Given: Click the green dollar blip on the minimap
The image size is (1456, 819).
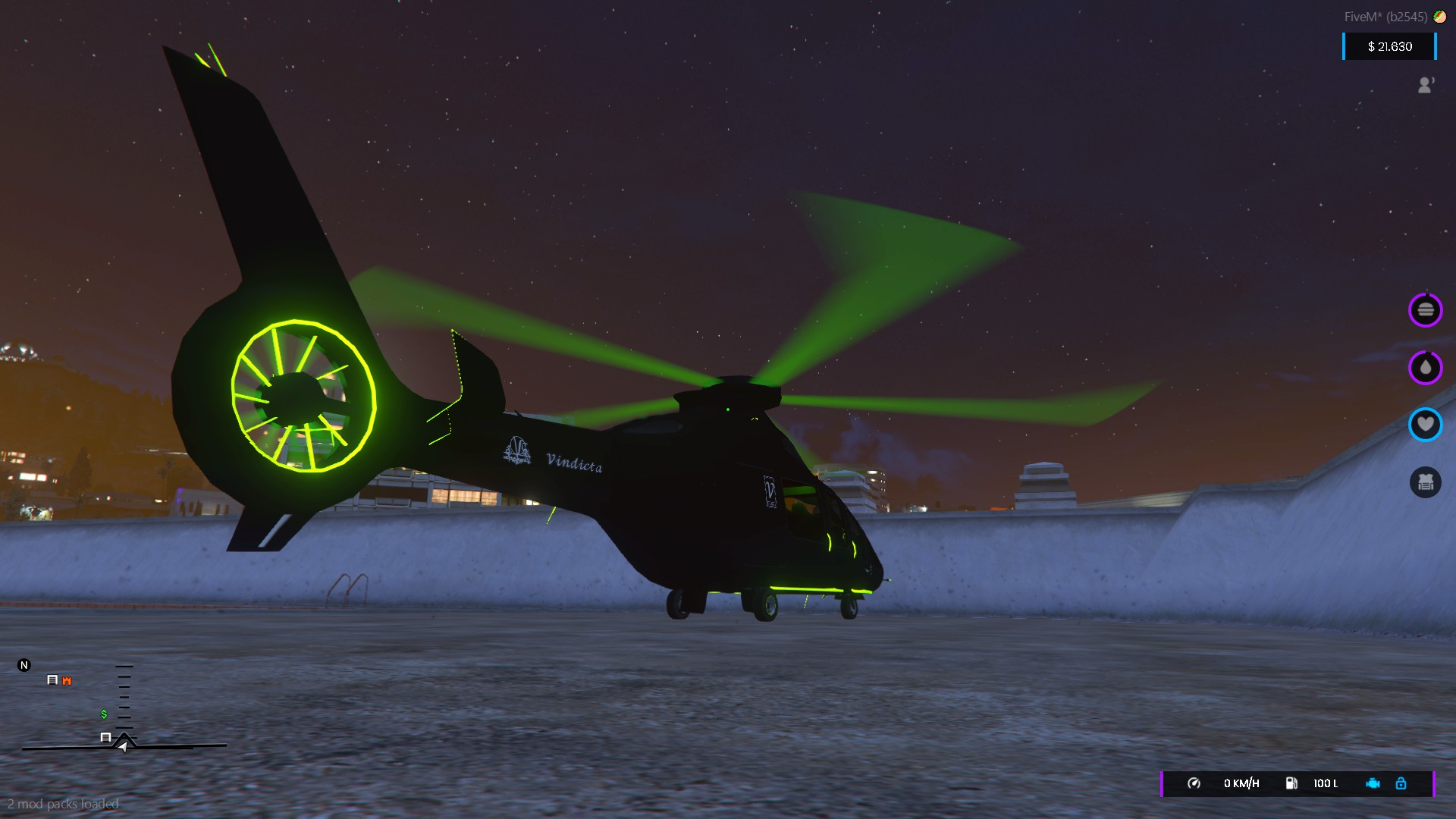Looking at the screenshot, I should [x=104, y=714].
